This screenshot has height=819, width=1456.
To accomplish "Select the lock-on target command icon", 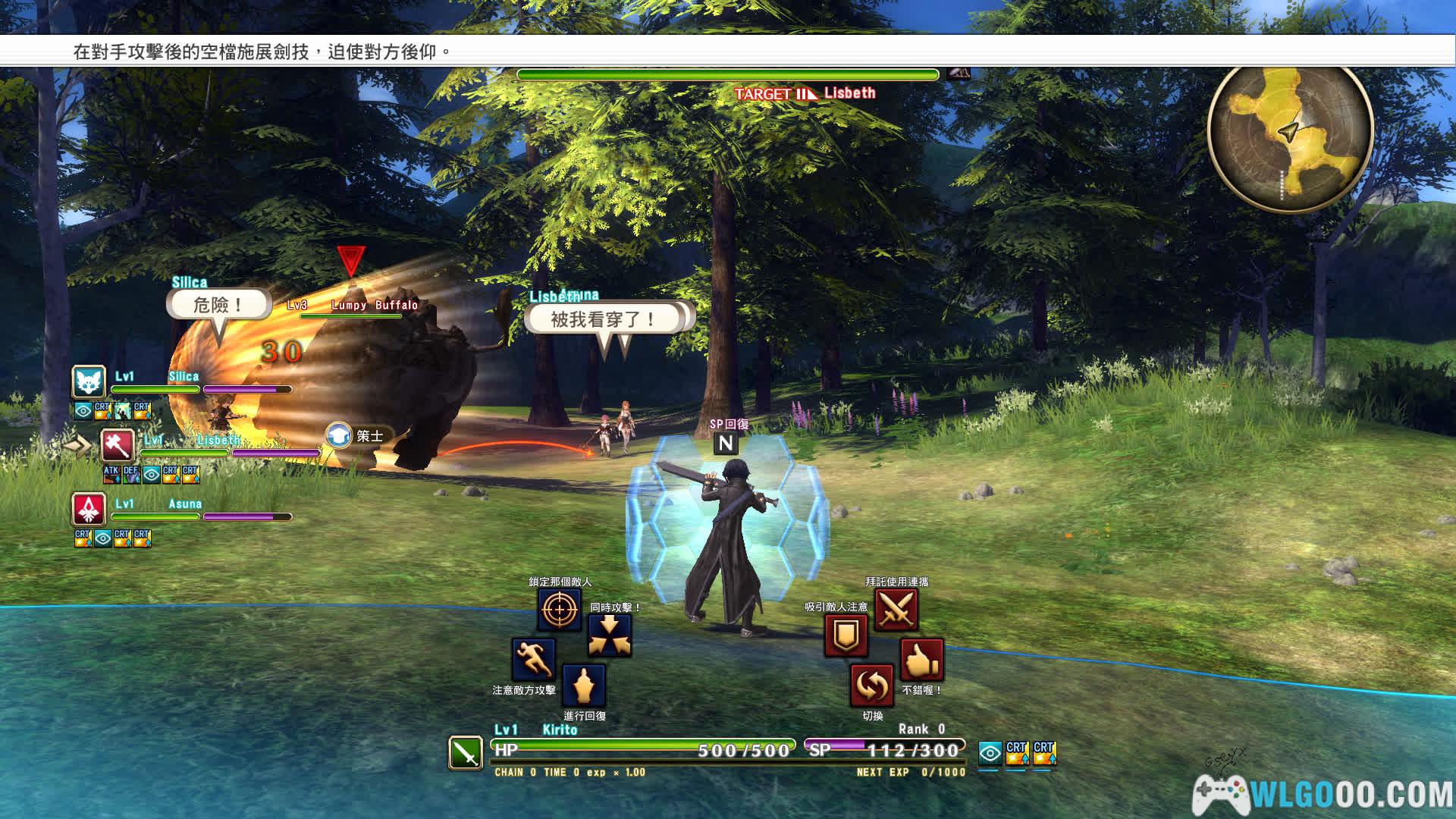I will click(x=560, y=609).
